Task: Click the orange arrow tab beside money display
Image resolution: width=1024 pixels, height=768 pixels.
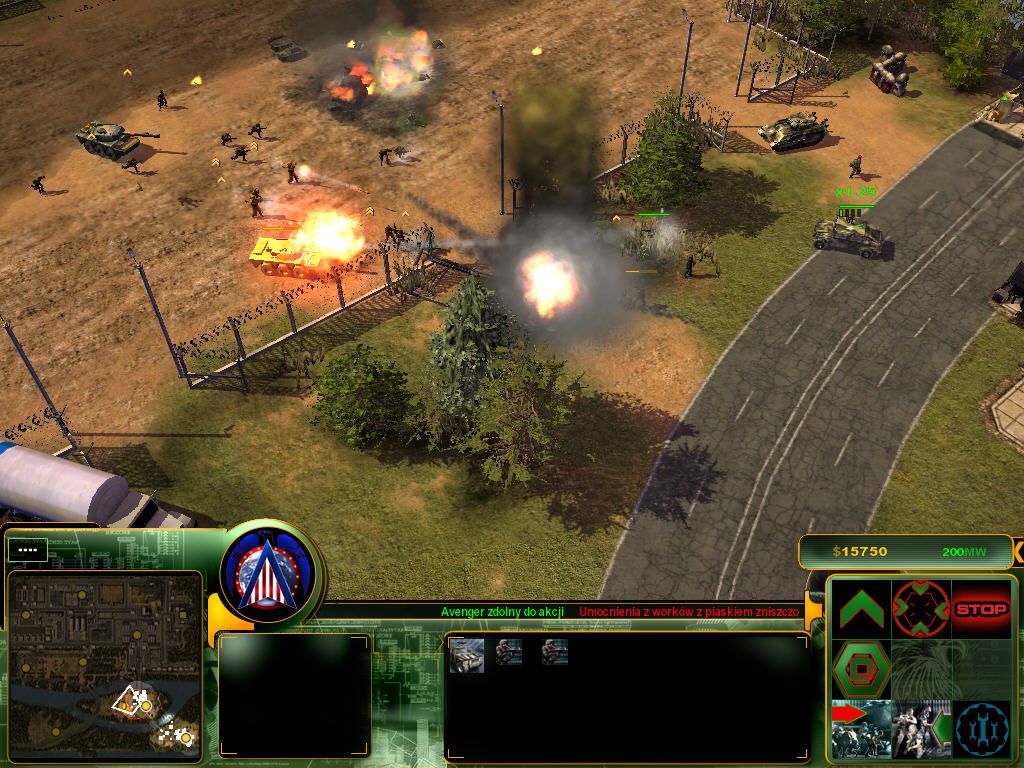Action: 1017,551
